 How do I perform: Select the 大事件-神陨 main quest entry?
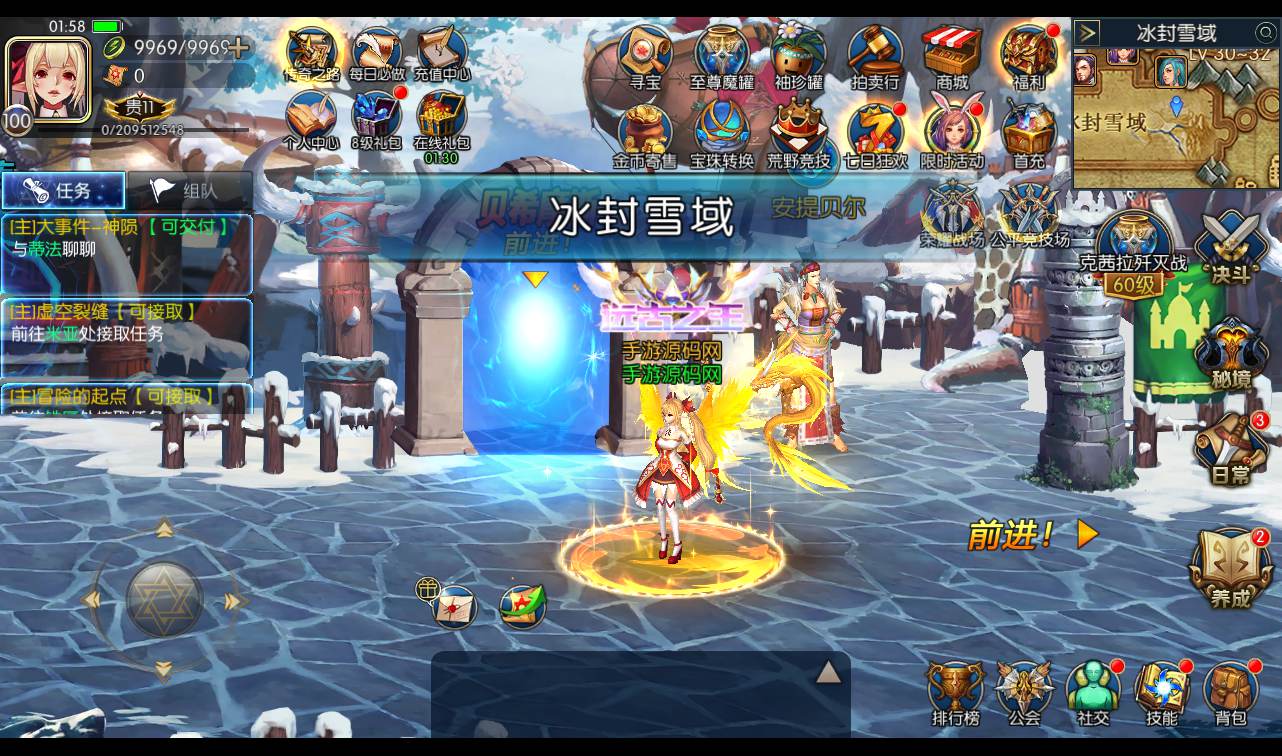pos(126,239)
